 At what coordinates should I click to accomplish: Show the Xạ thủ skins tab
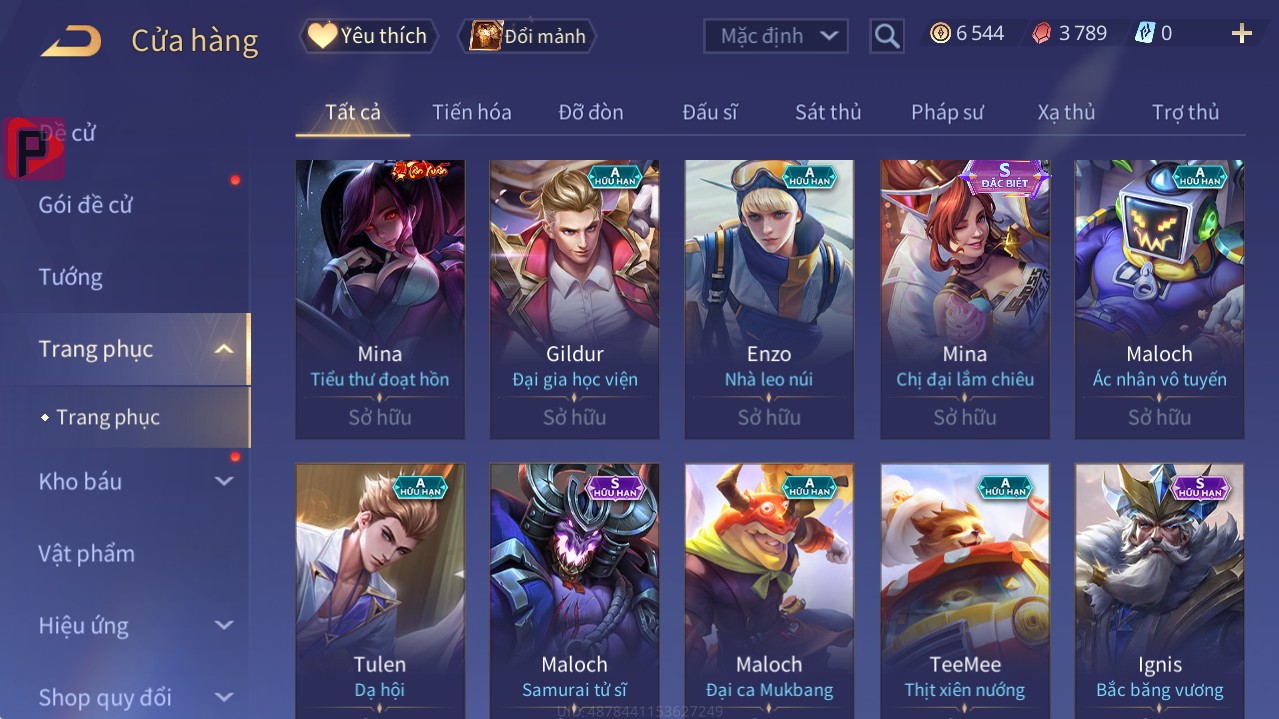(1066, 112)
